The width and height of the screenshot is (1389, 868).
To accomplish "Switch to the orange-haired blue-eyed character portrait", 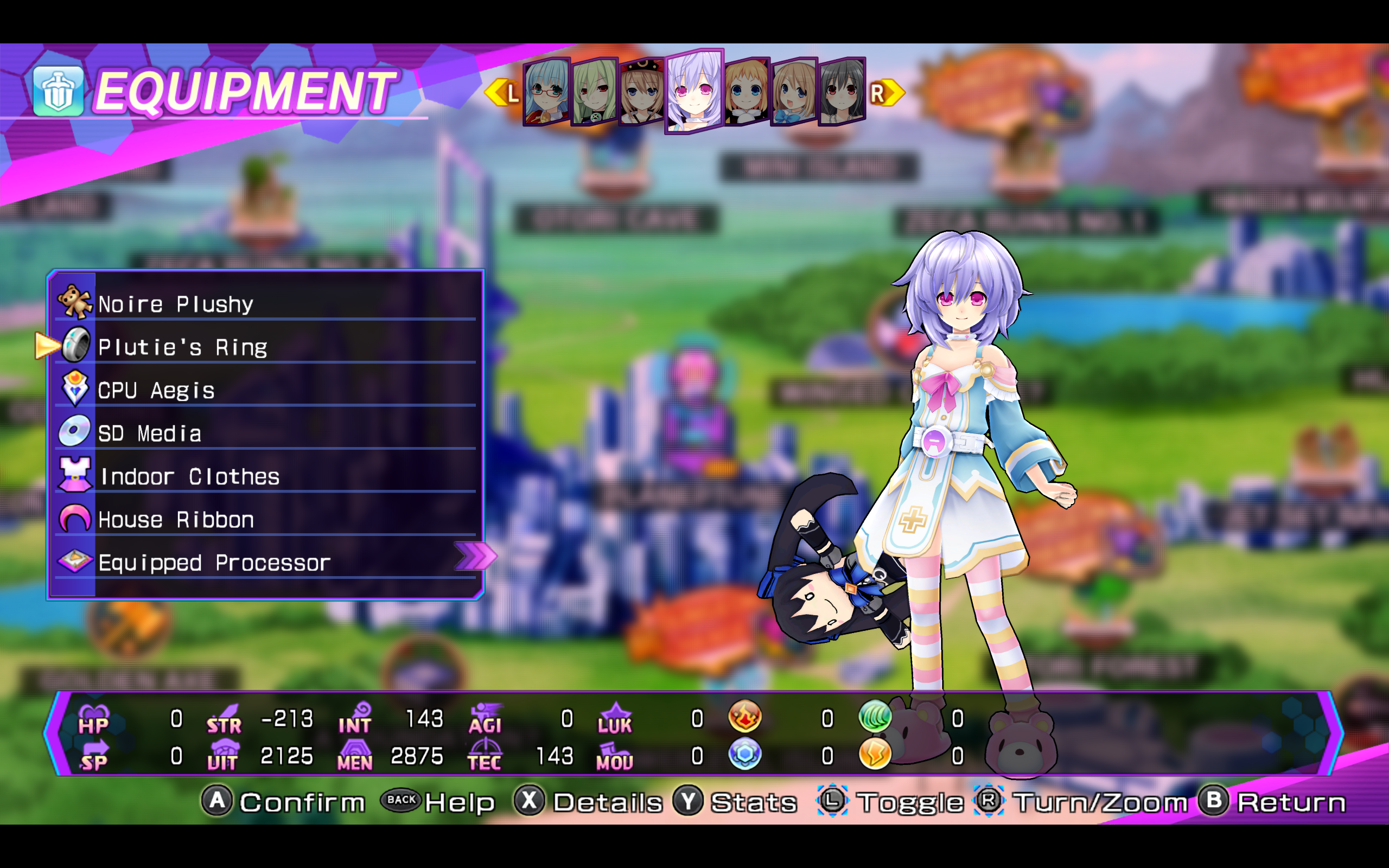I will tap(746, 92).
